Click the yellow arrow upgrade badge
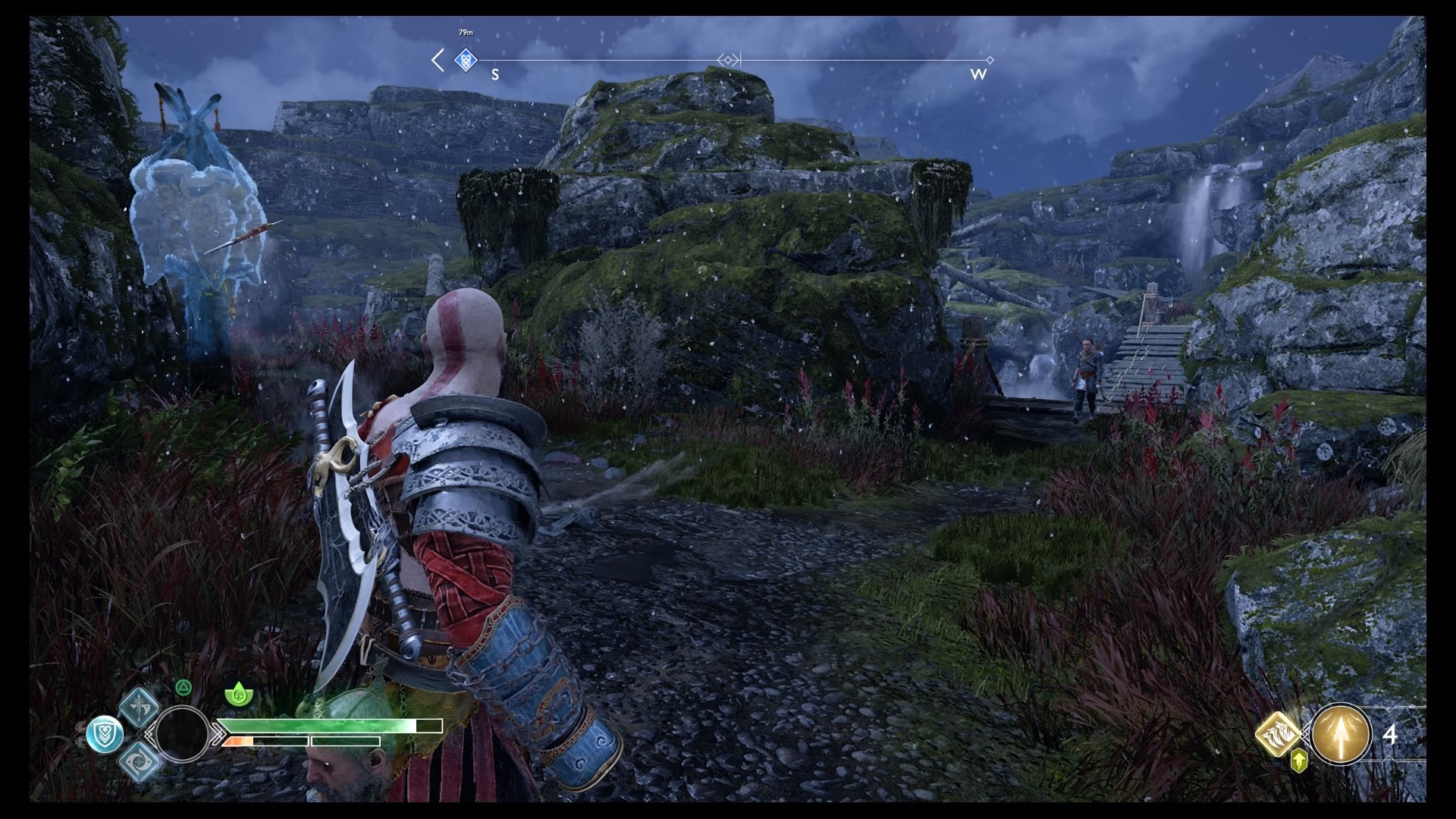Screen dimensions: 1456x819 1299,761
